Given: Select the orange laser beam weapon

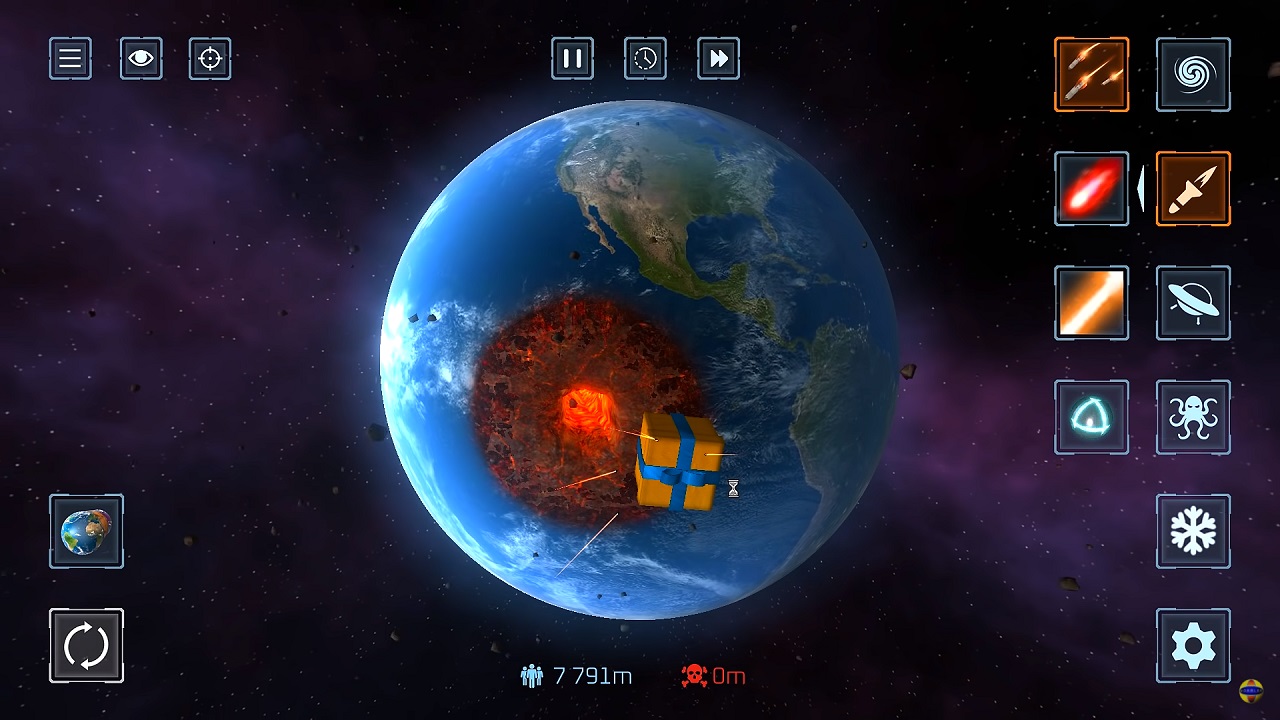Looking at the screenshot, I should (1091, 303).
